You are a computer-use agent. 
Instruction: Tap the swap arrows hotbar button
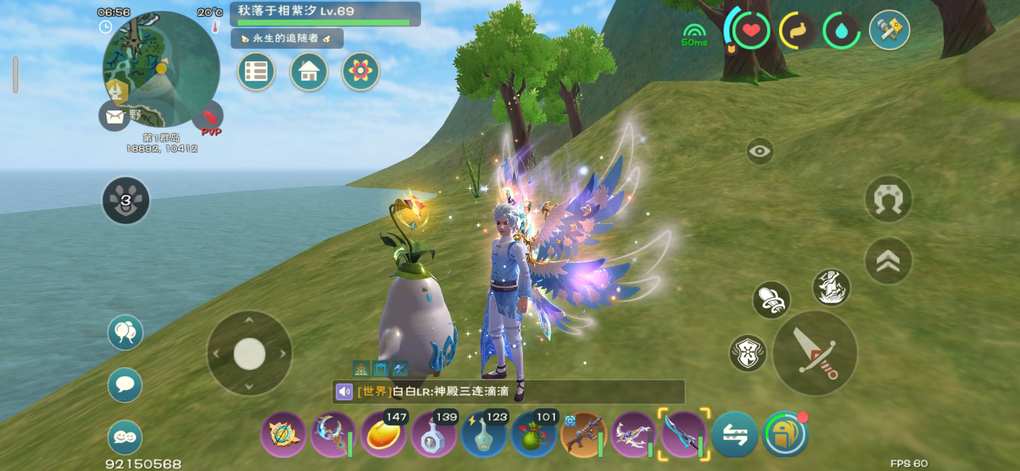click(x=735, y=435)
